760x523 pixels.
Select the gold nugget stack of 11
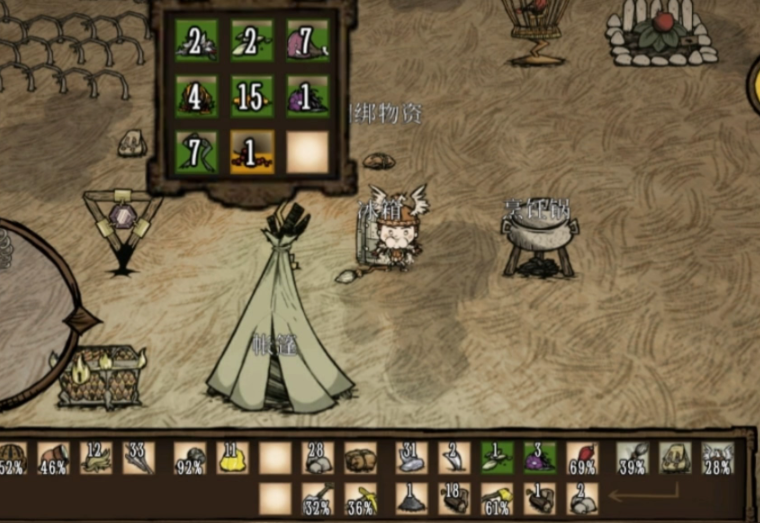point(233,458)
